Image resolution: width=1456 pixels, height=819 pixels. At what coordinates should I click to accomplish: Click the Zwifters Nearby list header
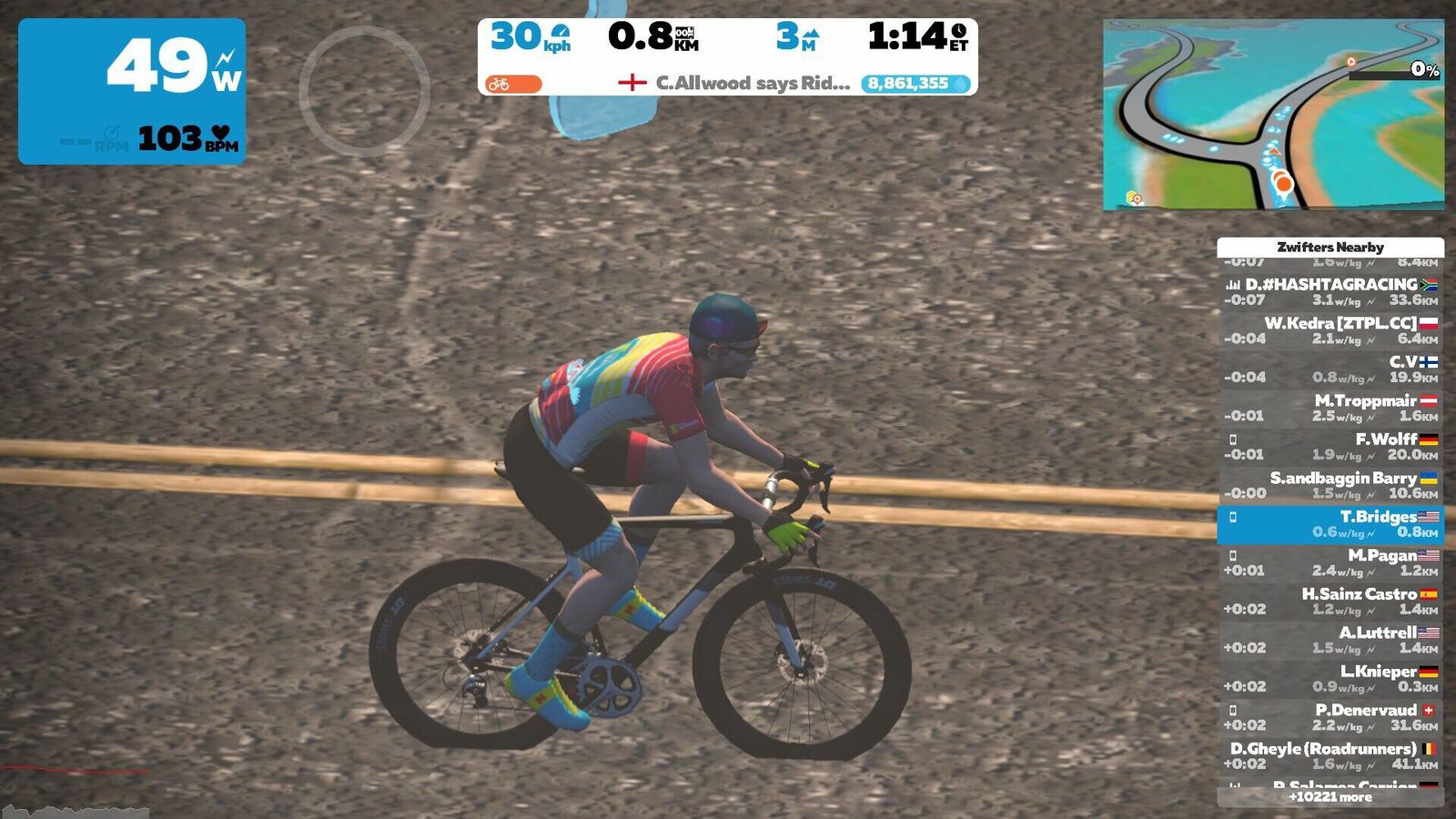[x=1330, y=247]
